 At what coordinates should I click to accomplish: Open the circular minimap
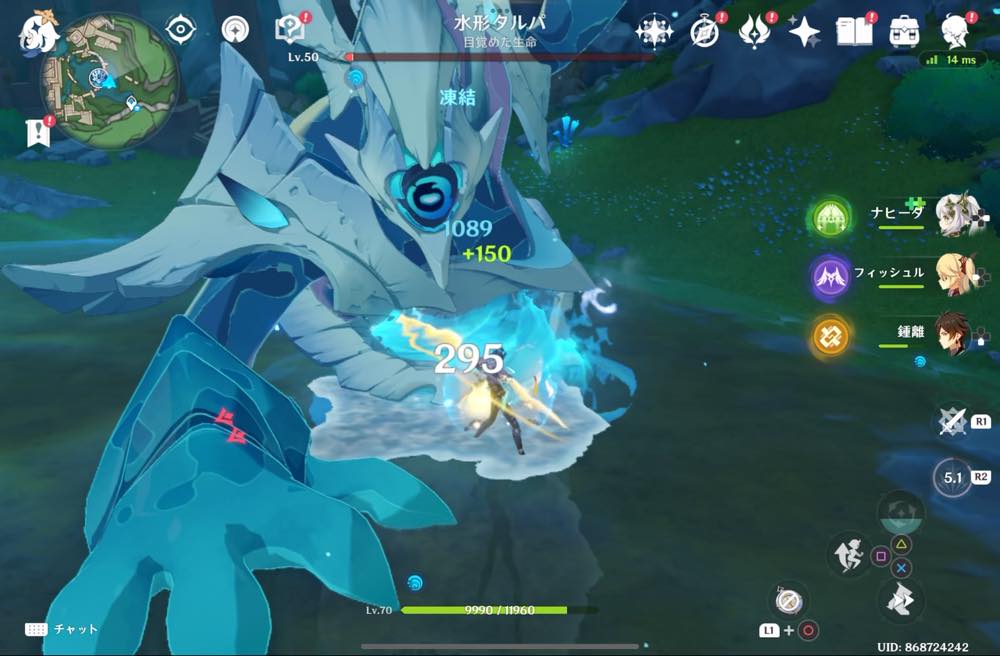pyautogui.click(x=109, y=81)
